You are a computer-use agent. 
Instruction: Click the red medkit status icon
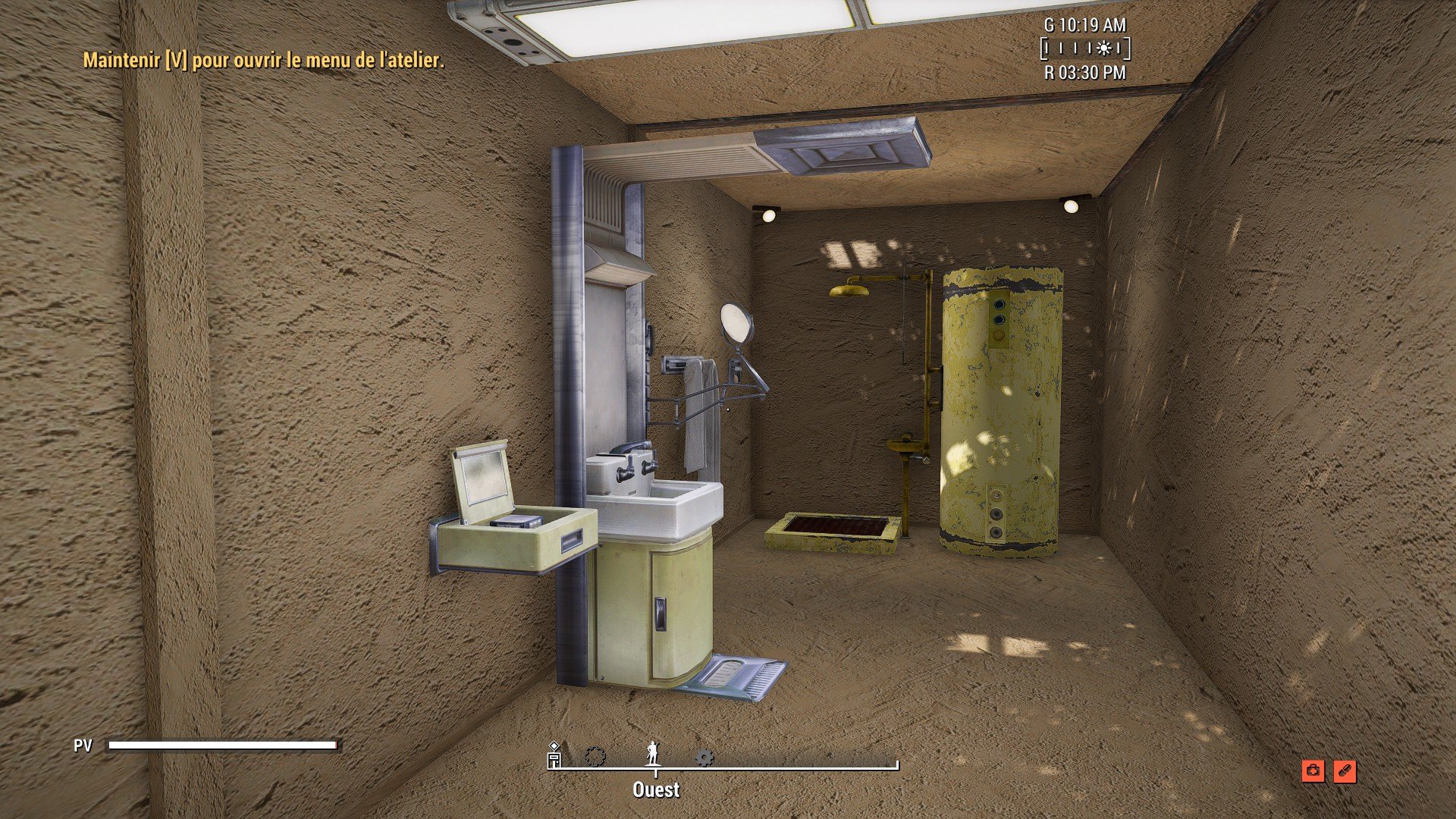(x=1313, y=771)
